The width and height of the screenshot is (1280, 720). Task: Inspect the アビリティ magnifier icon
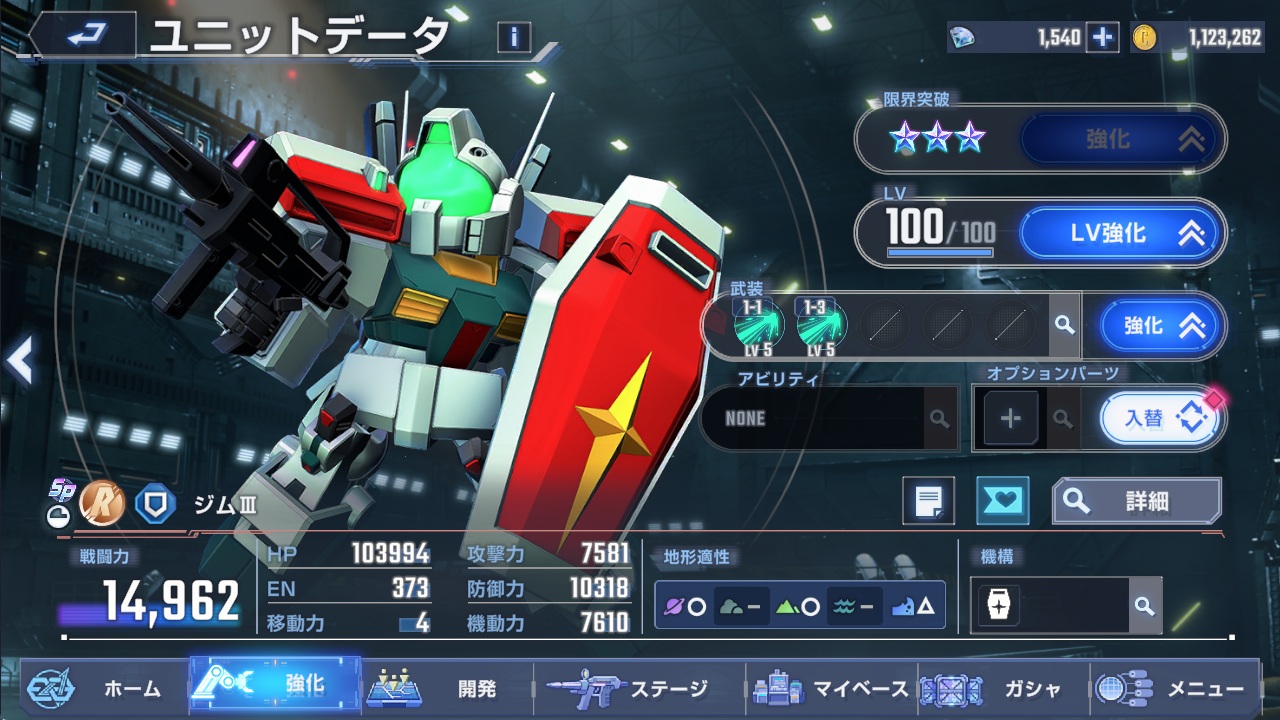939,418
